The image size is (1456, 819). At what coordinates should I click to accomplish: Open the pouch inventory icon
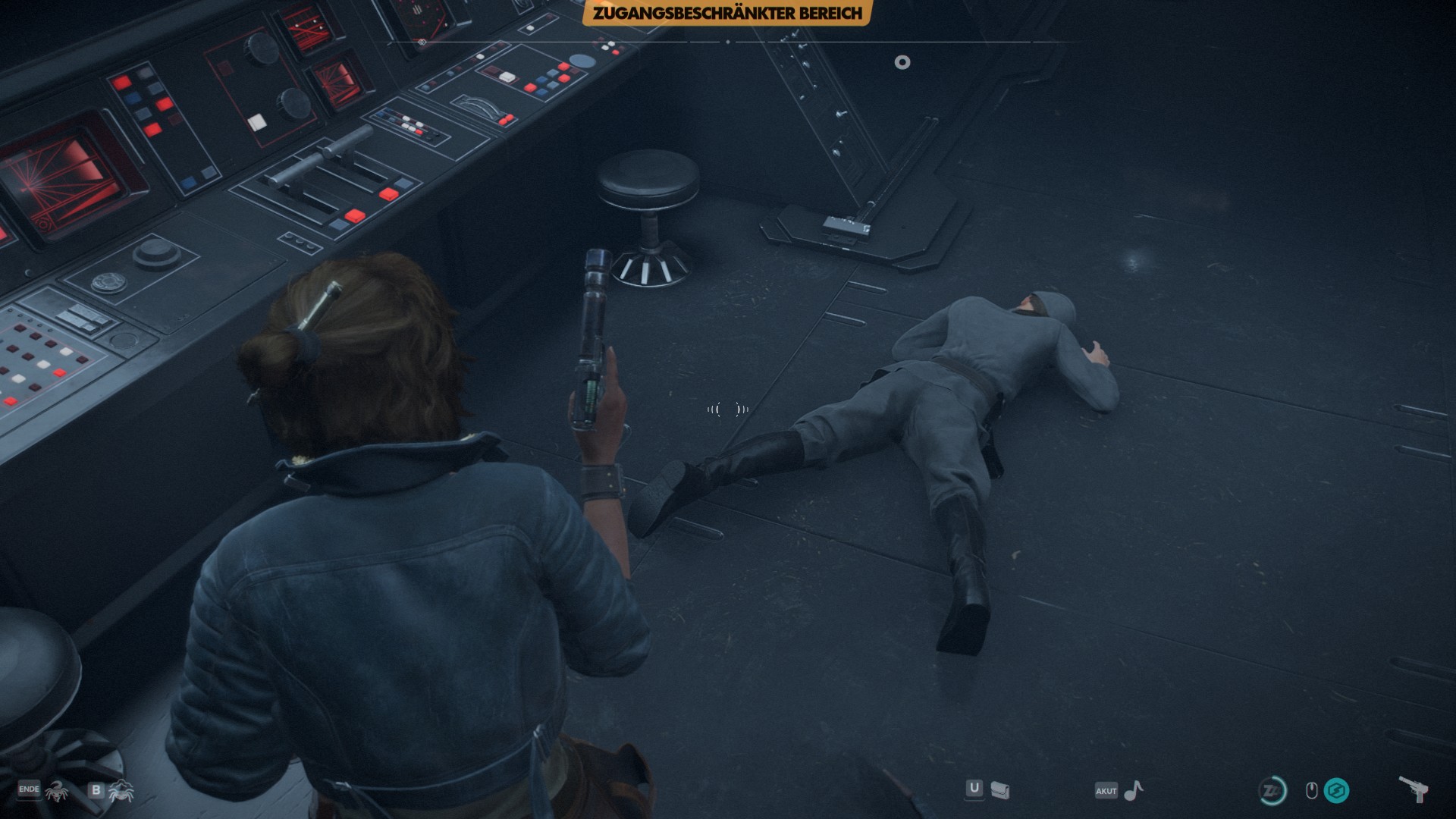(1000, 791)
